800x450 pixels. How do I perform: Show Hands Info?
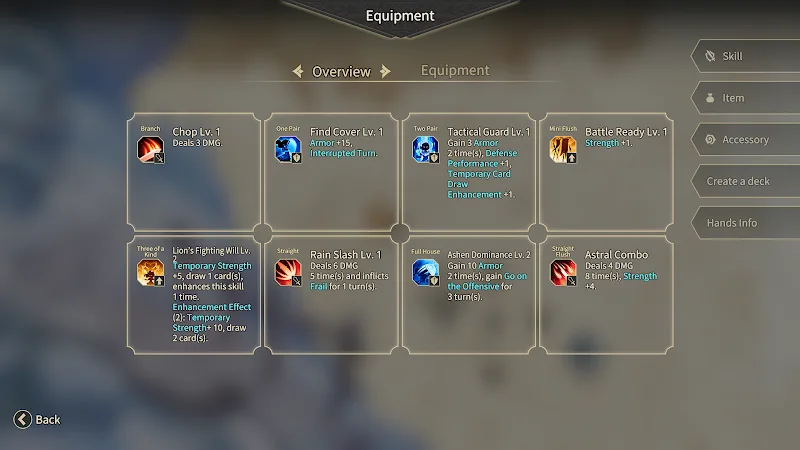tap(745, 223)
